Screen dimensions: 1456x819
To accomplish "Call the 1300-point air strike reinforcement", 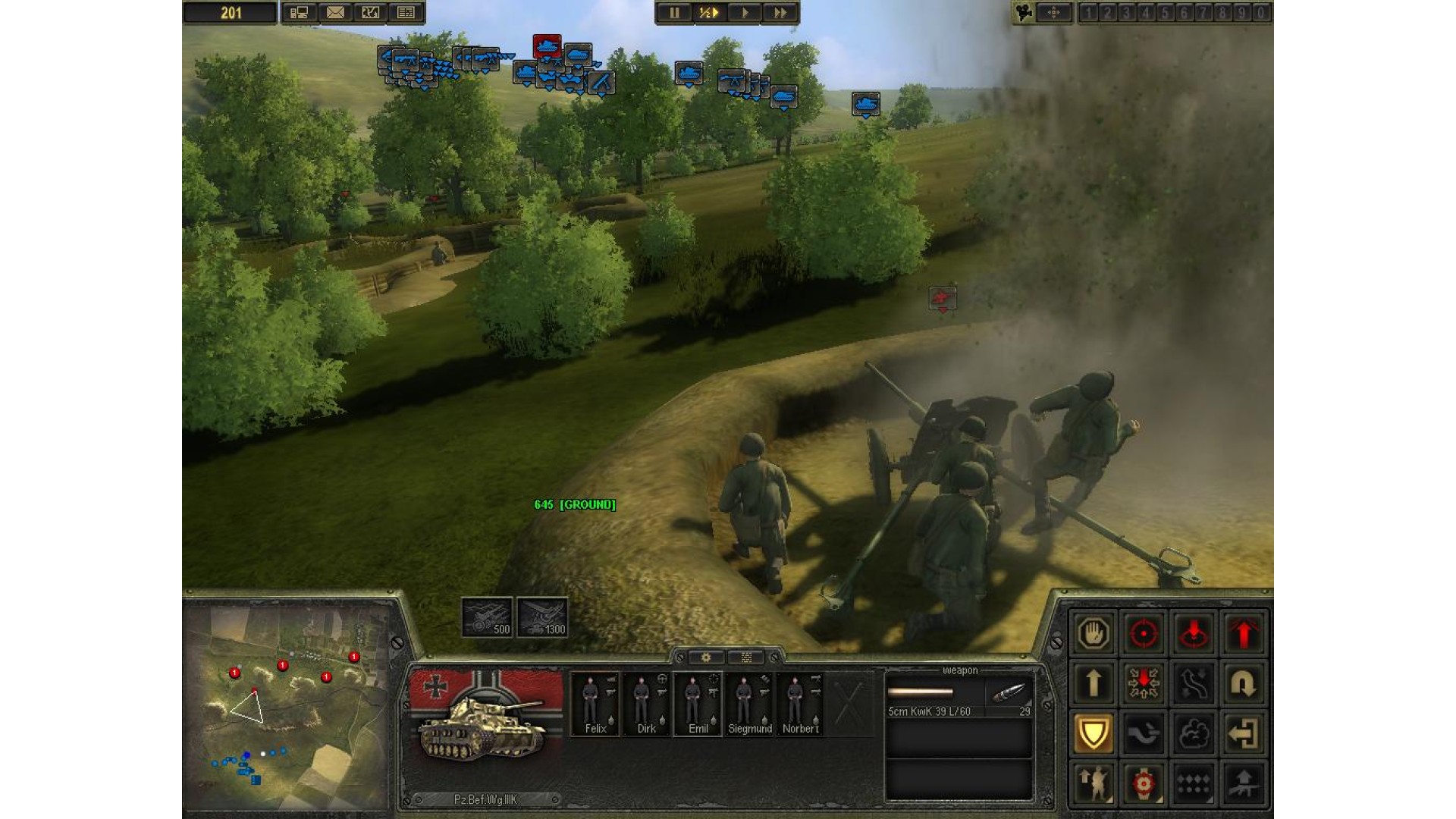I will coord(542,617).
